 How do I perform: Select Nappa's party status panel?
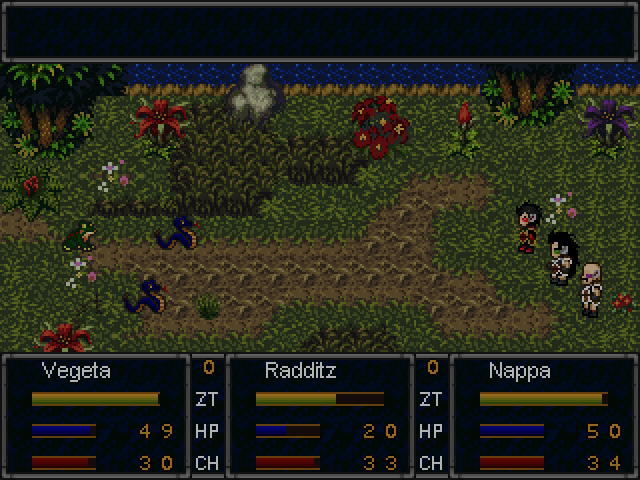tap(544, 415)
